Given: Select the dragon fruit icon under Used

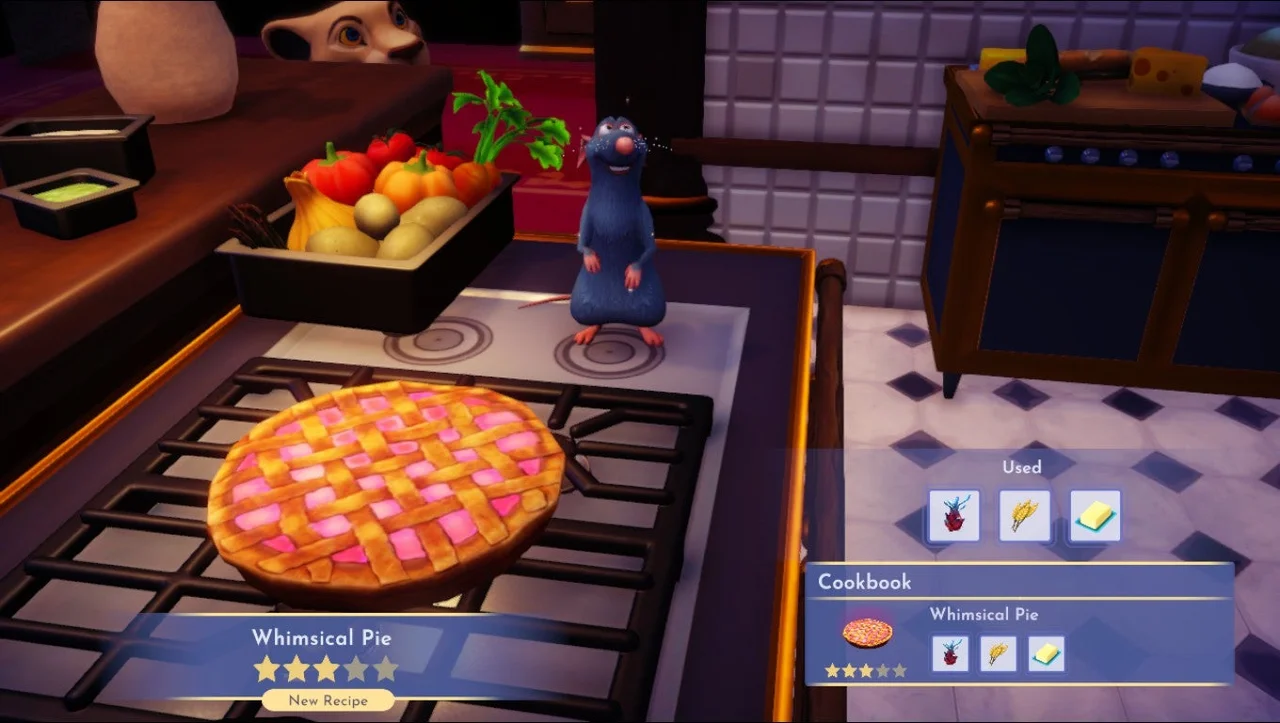Looking at the screenshot, I should click(x=953, y=515).
